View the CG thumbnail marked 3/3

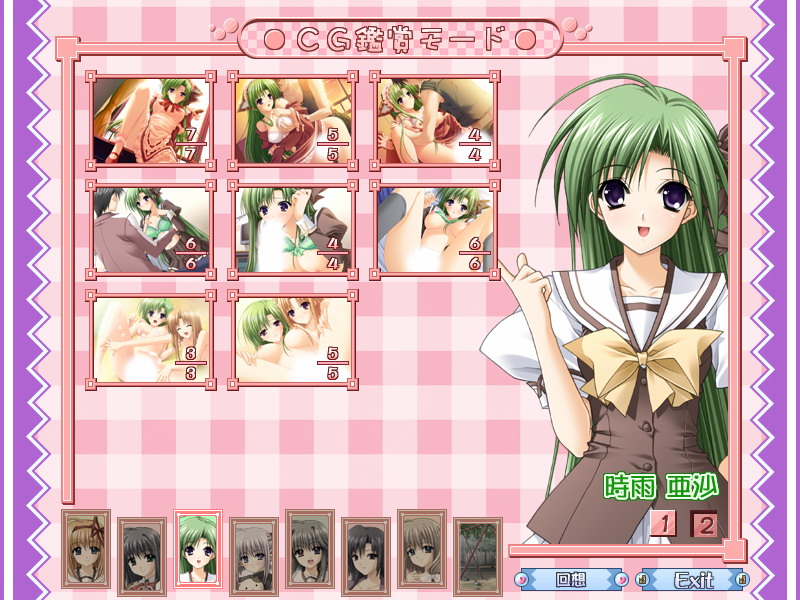coord(149,340)
